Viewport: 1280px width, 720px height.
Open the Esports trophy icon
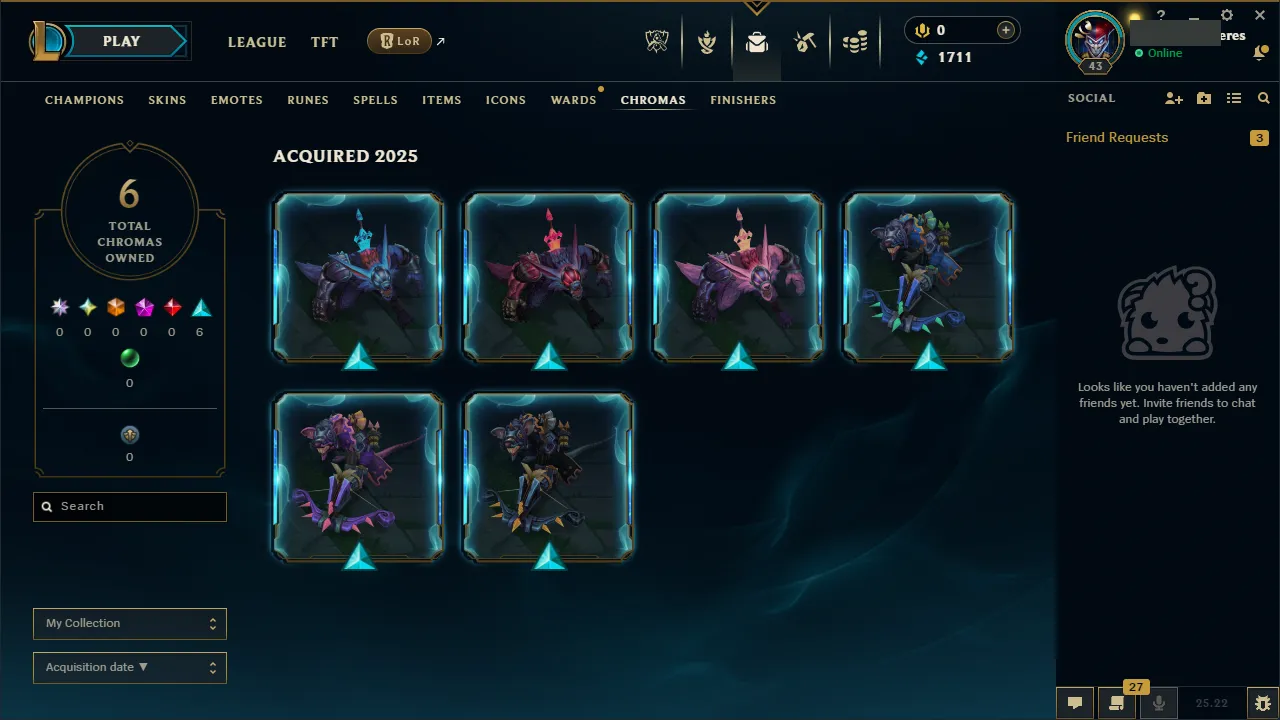coord(657,41)
